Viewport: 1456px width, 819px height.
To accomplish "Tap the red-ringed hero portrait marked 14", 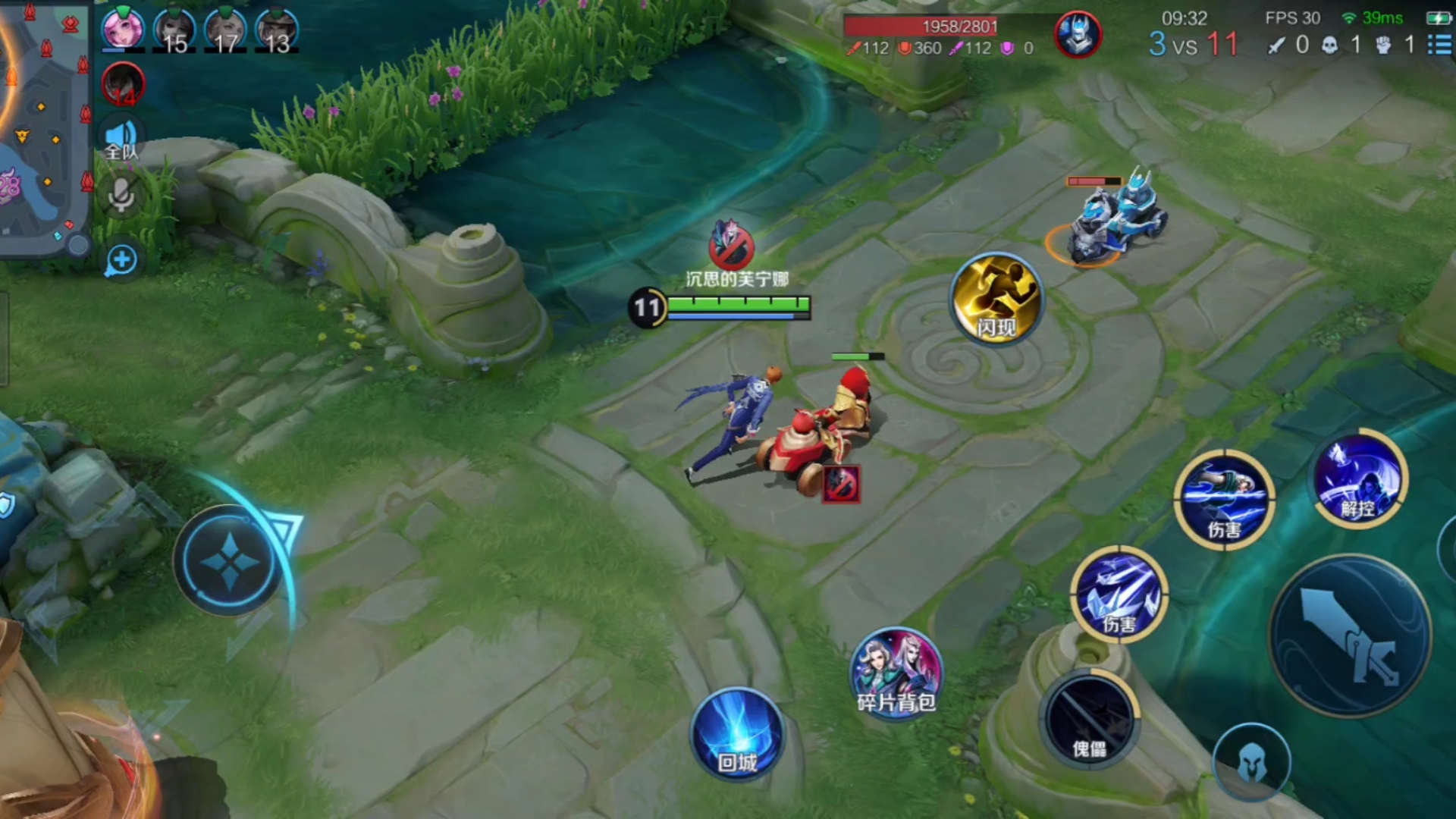I will point(123,83).
